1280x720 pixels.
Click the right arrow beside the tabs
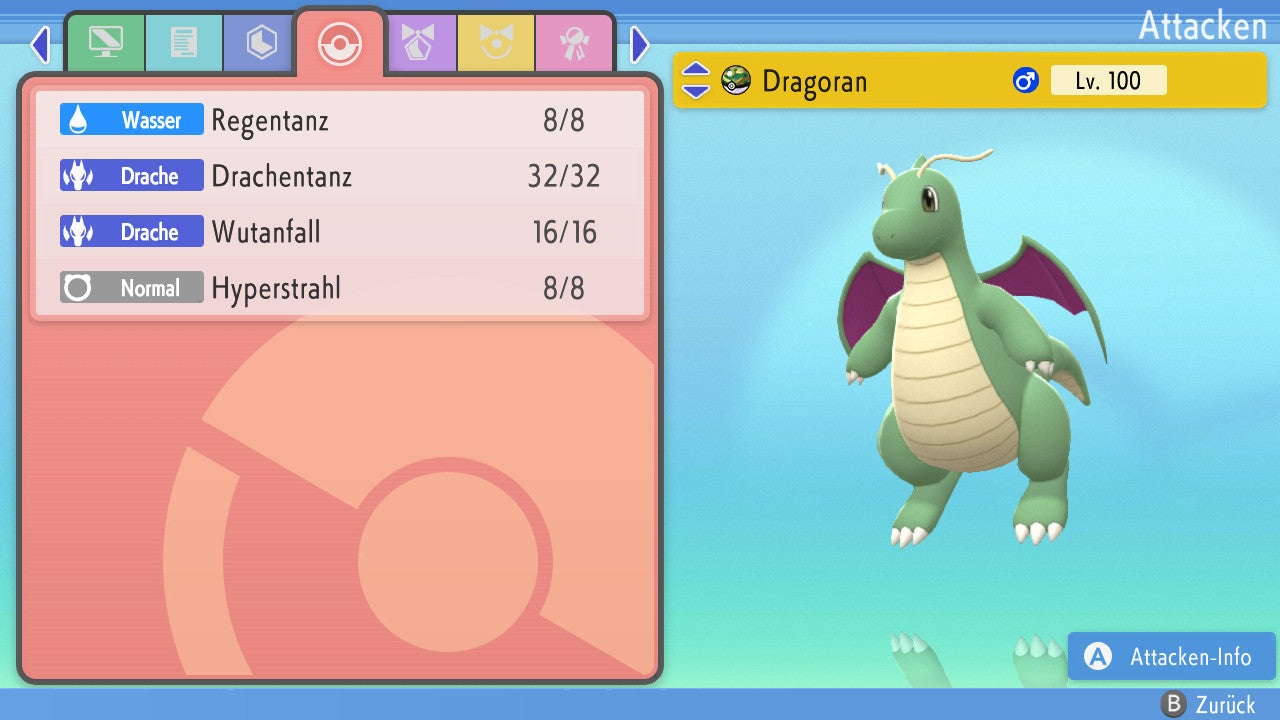(x=640, y=44)
